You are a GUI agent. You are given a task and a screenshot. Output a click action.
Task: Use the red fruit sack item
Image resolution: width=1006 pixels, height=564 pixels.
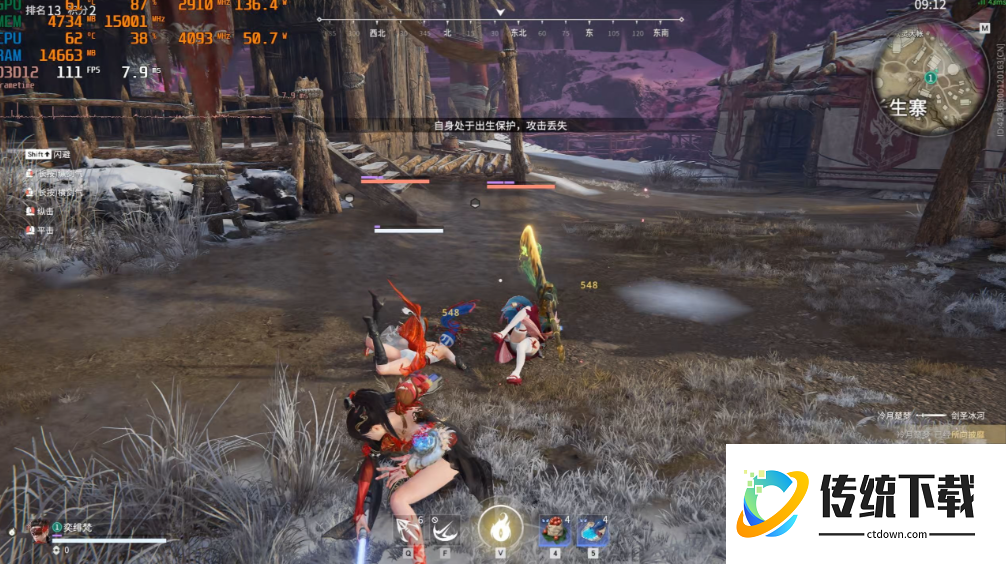click(x=553, y=528)
